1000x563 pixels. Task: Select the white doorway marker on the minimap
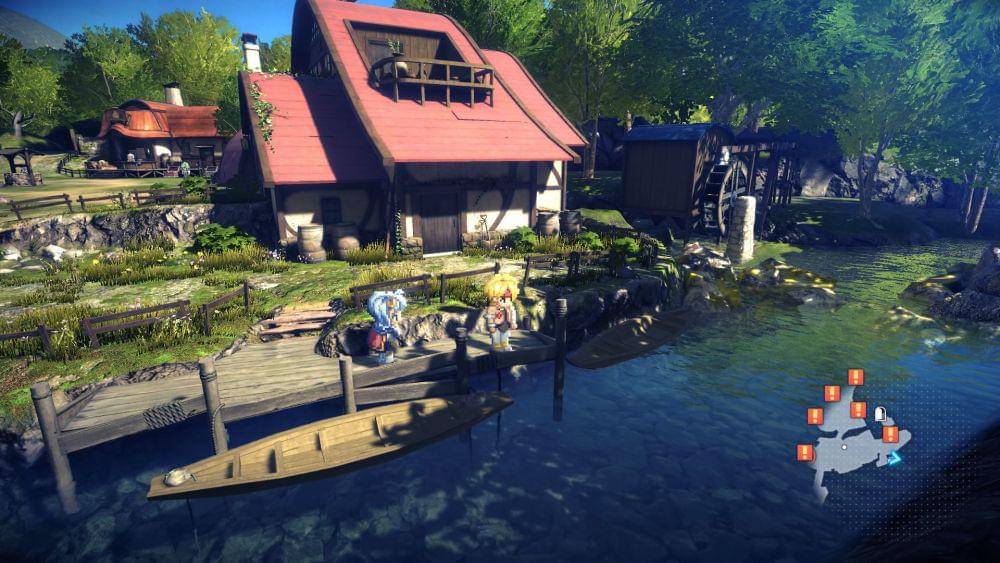[881, 413]
